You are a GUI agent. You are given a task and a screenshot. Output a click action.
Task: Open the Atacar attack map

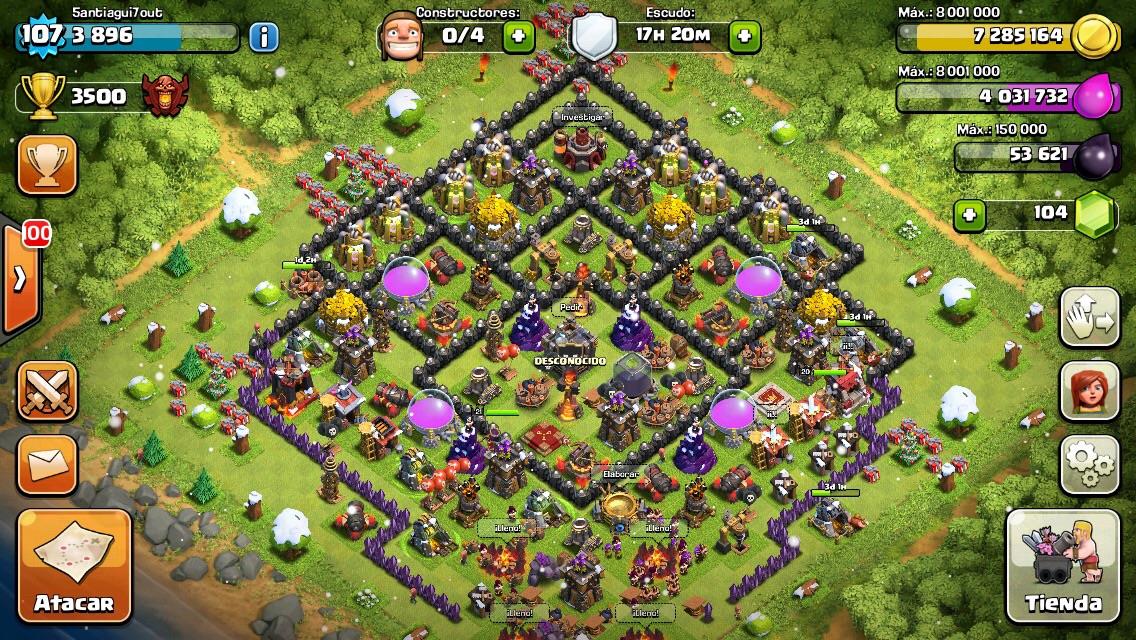point(74,567)
